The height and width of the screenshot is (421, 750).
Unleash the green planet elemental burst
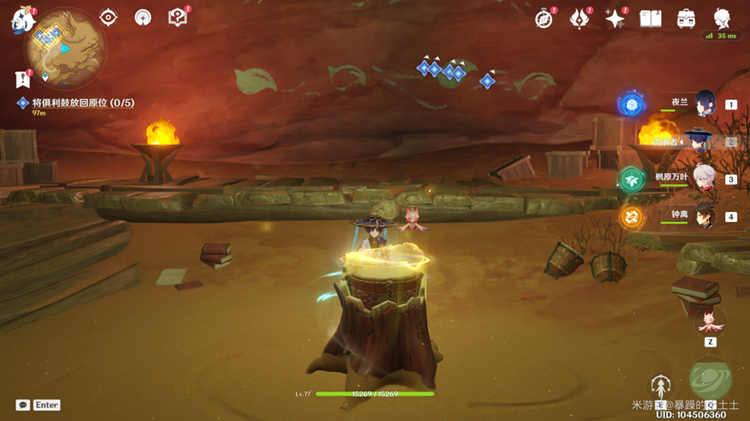711,382
